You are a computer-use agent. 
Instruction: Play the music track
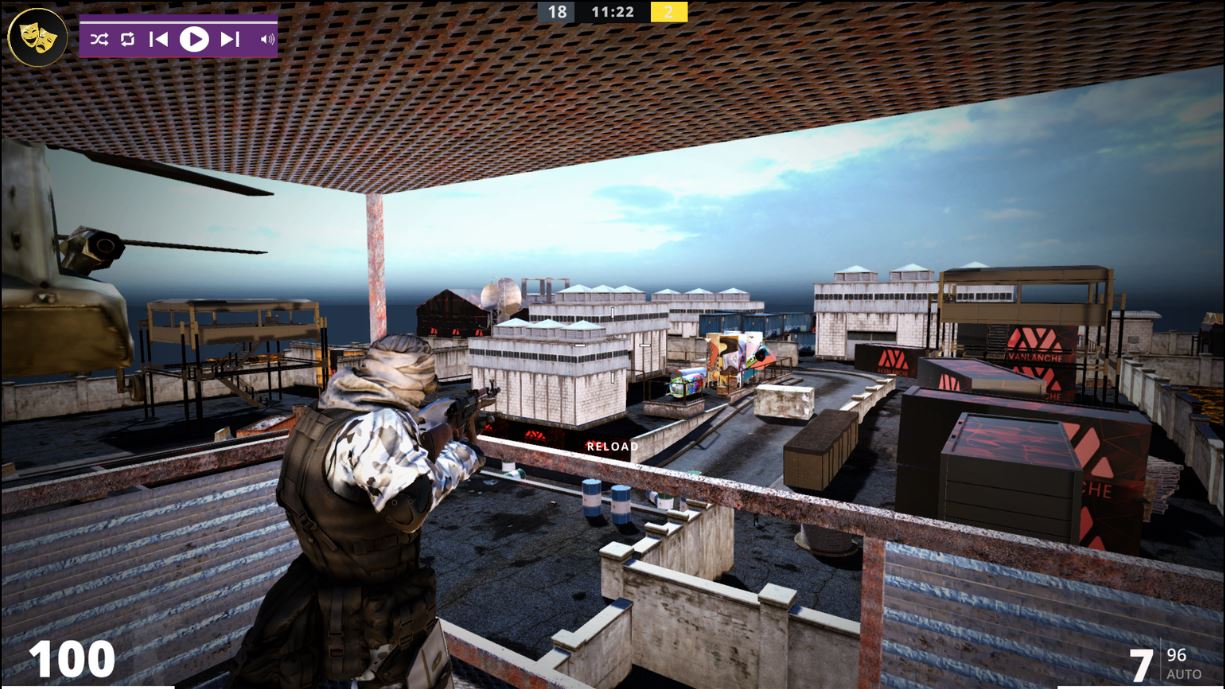[x=194, y=39]
